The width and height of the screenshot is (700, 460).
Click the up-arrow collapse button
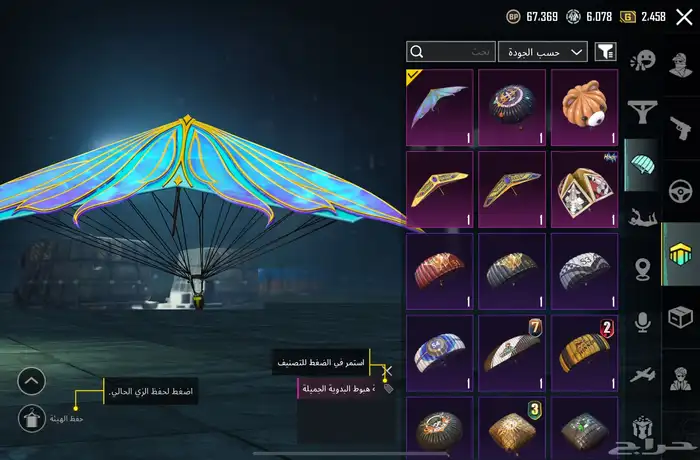click(x=31, y=381)
